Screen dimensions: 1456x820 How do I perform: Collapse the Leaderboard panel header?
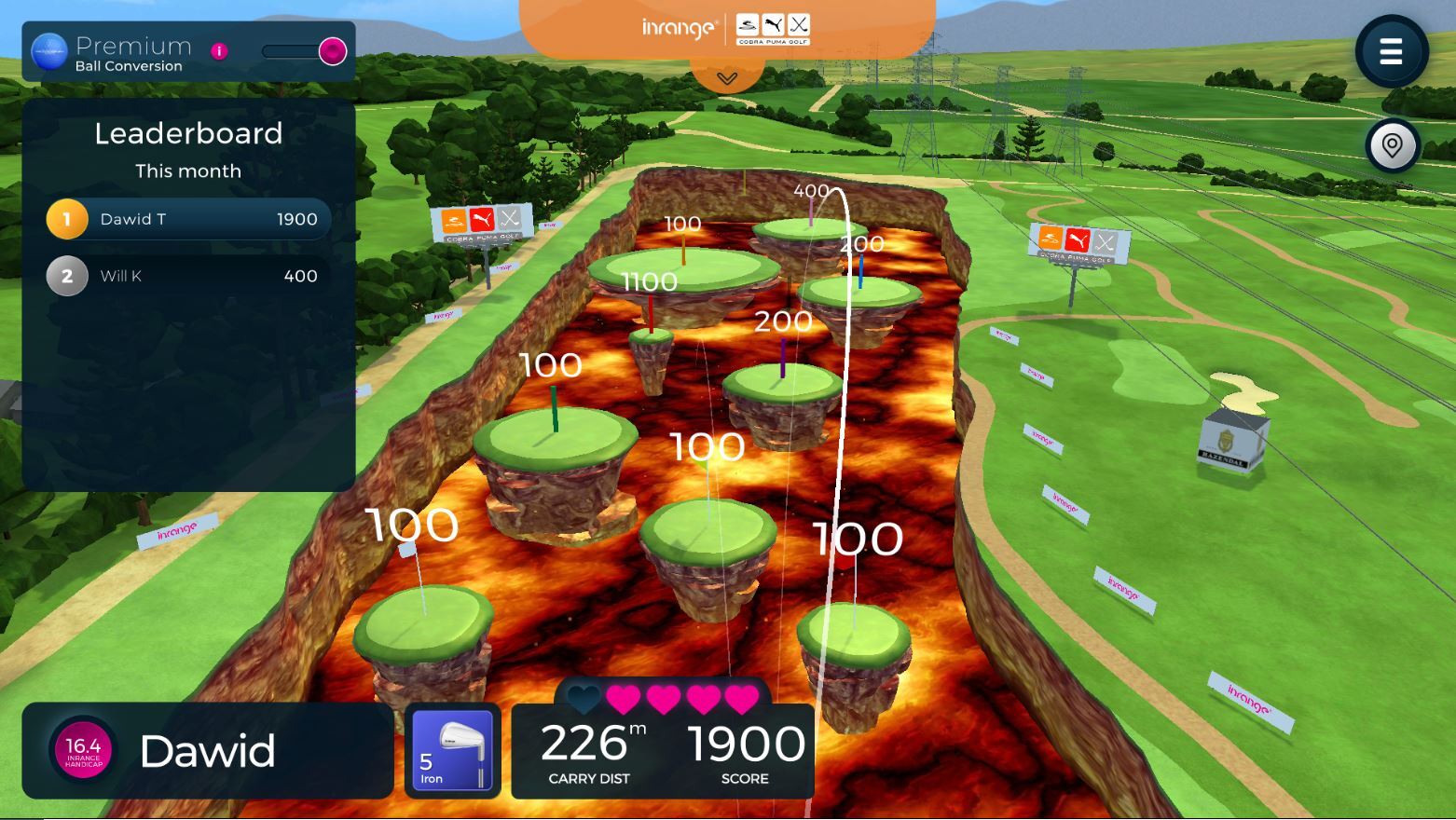188,133
